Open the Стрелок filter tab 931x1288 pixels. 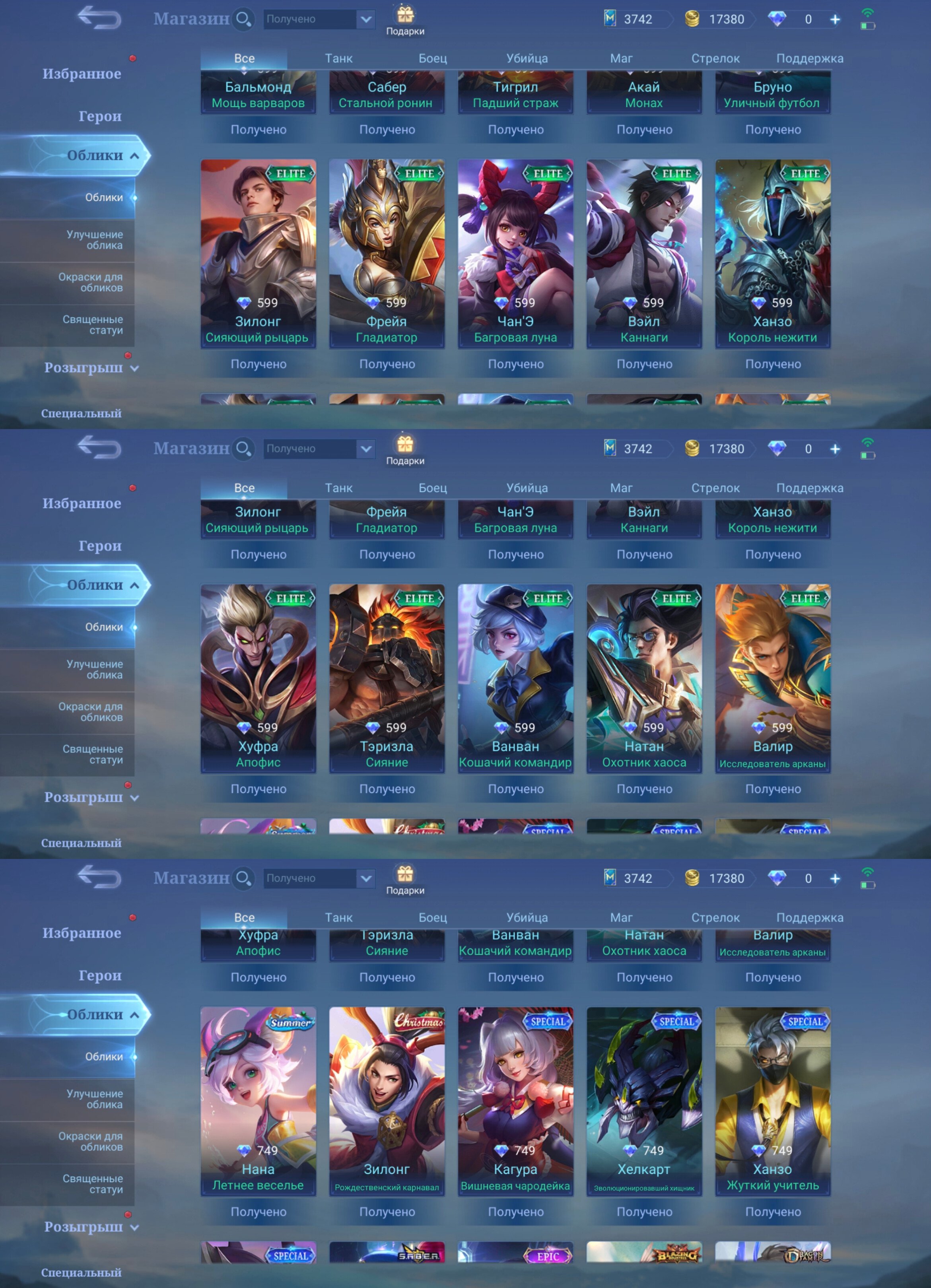(x=715, y=58)
